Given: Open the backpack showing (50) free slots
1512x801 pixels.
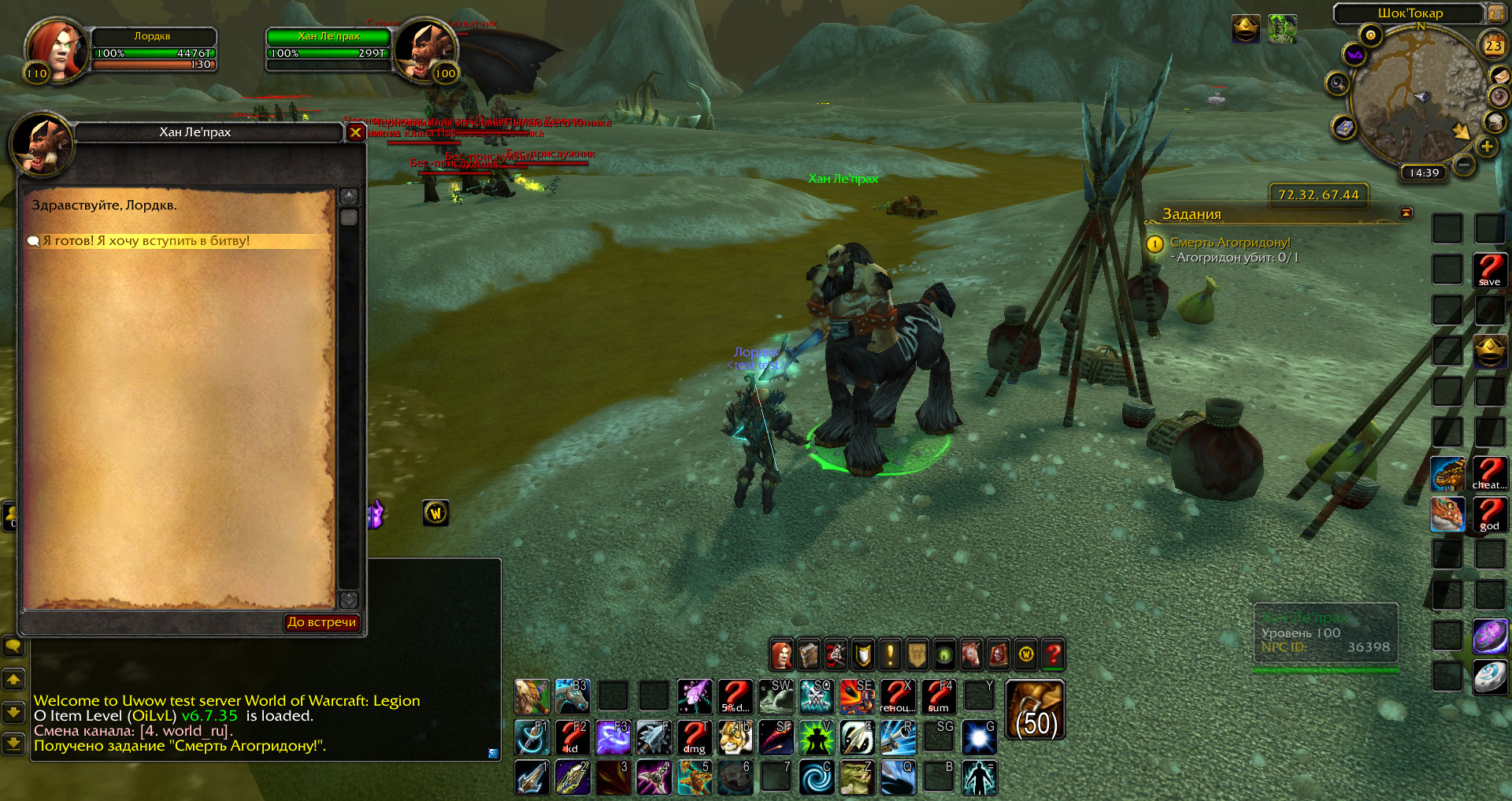Looking at the screenshot, I should 1035,710.
